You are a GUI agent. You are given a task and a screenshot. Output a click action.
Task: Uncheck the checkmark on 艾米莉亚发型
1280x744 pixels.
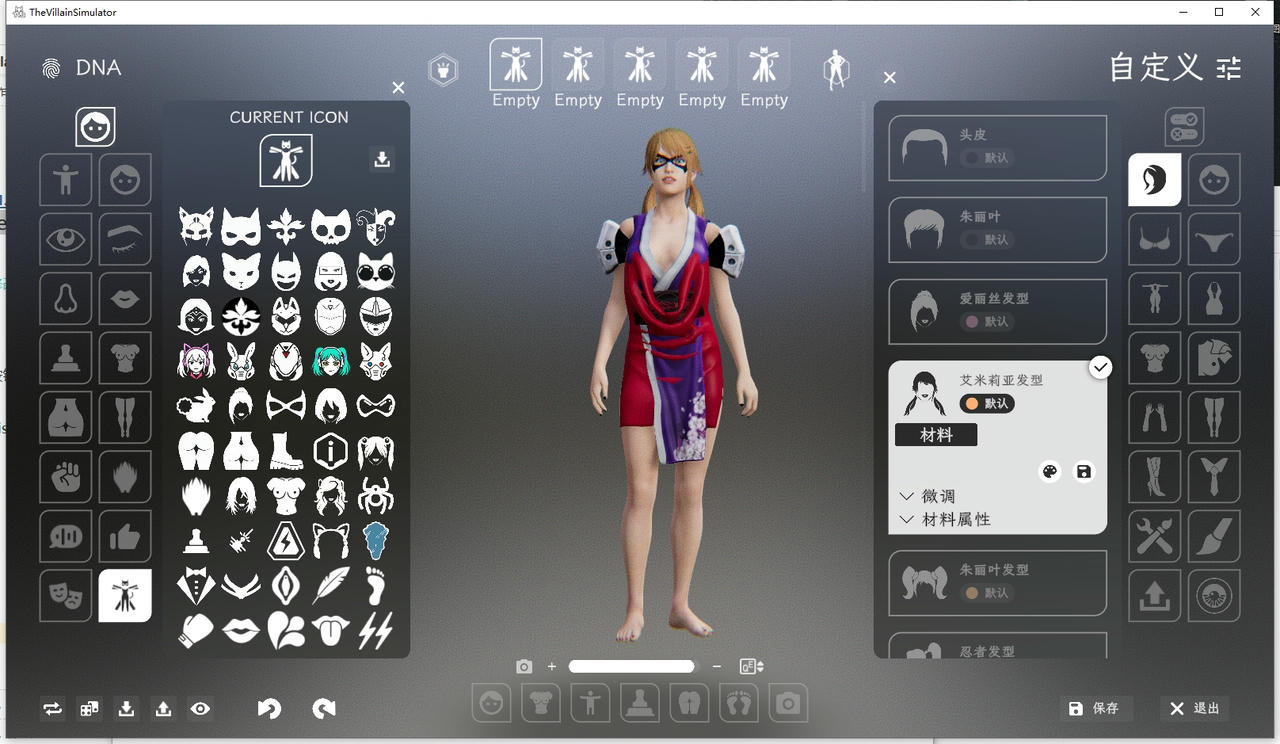(1101, 367)
